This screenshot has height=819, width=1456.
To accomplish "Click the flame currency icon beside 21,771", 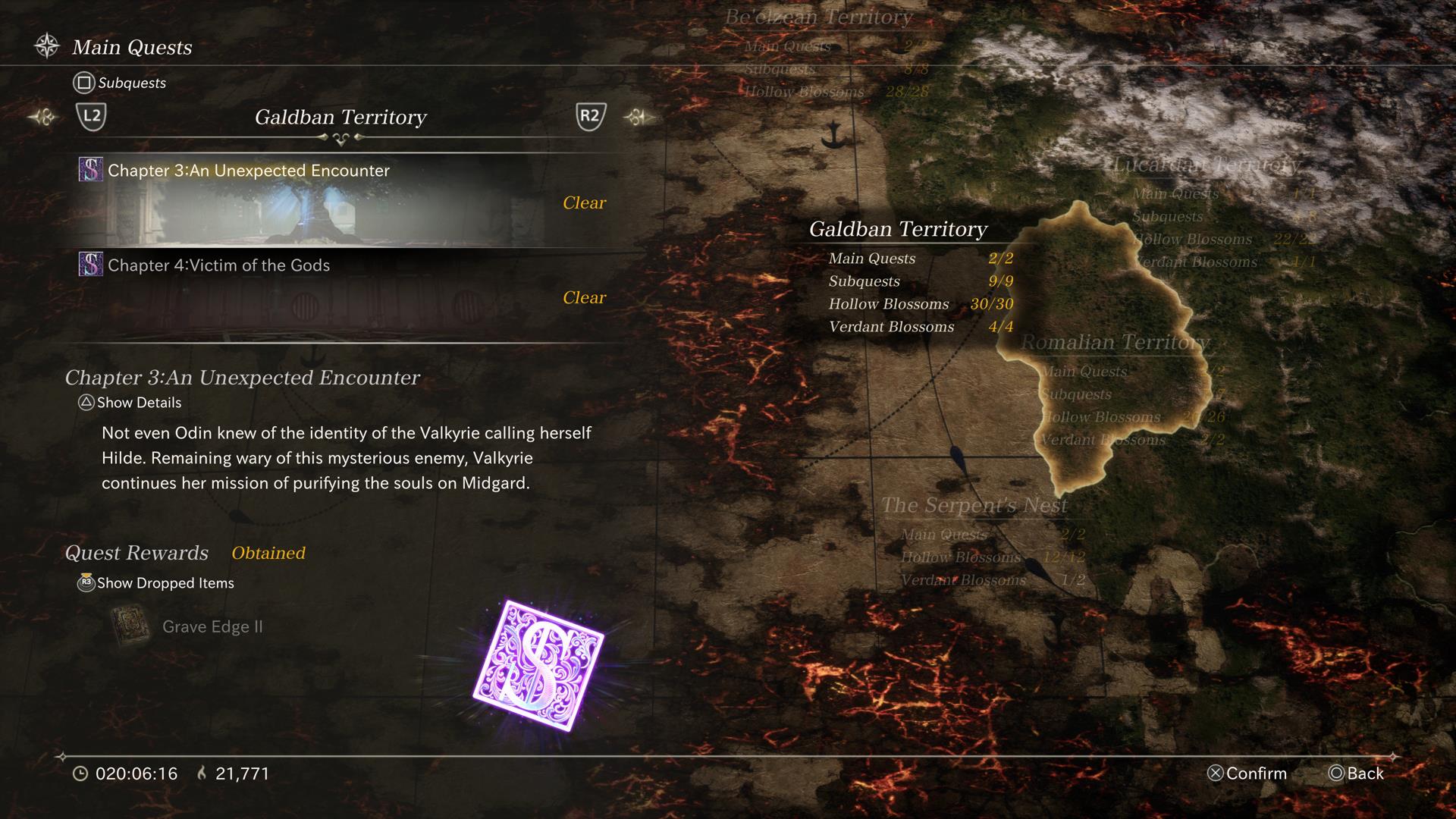I will click(201, 773).
